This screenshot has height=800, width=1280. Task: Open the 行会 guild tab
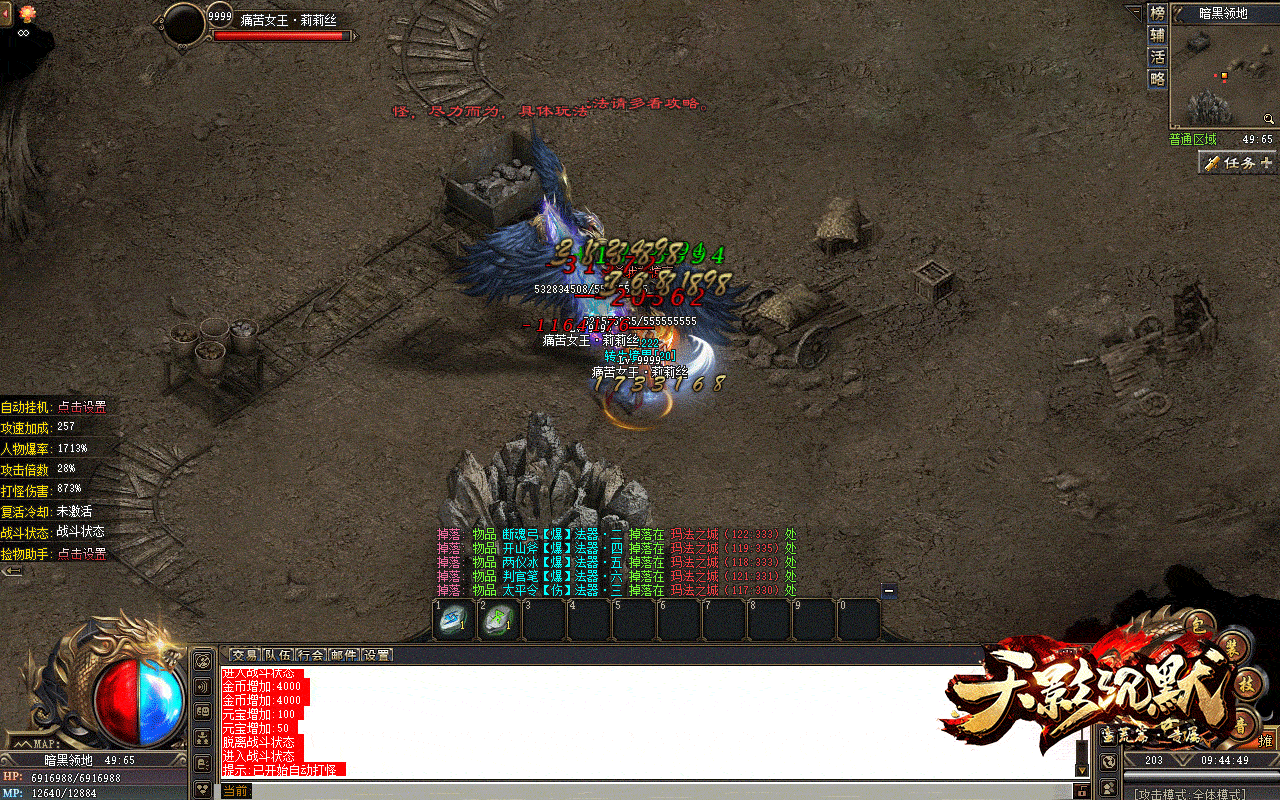click(x=311, y=655)
